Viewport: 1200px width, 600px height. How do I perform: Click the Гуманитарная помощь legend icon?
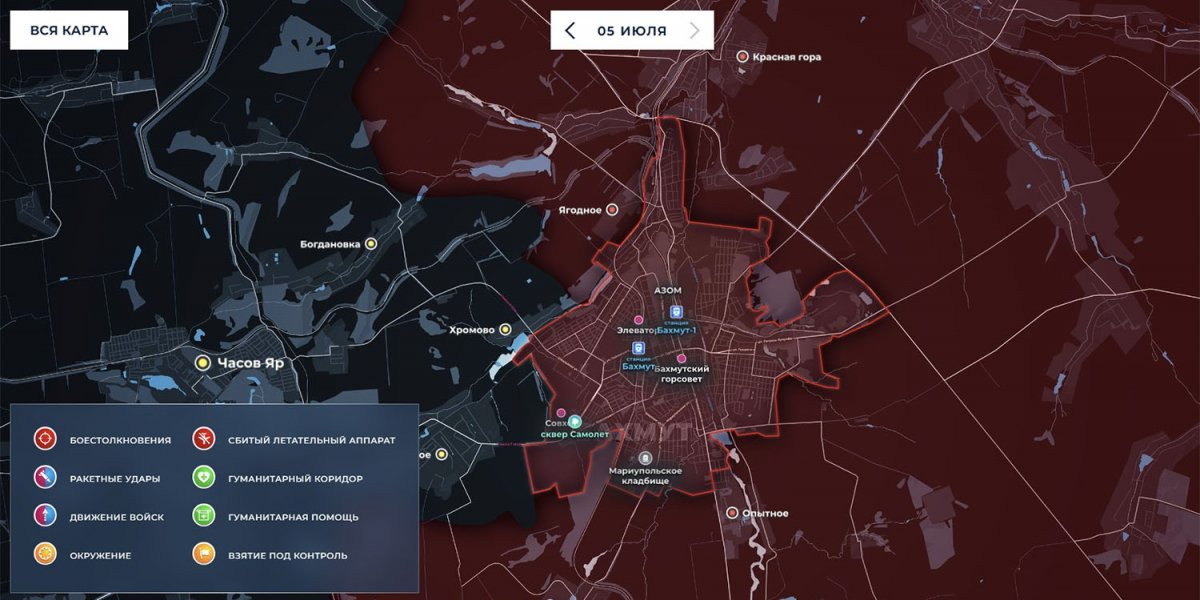tap(204, 516)
